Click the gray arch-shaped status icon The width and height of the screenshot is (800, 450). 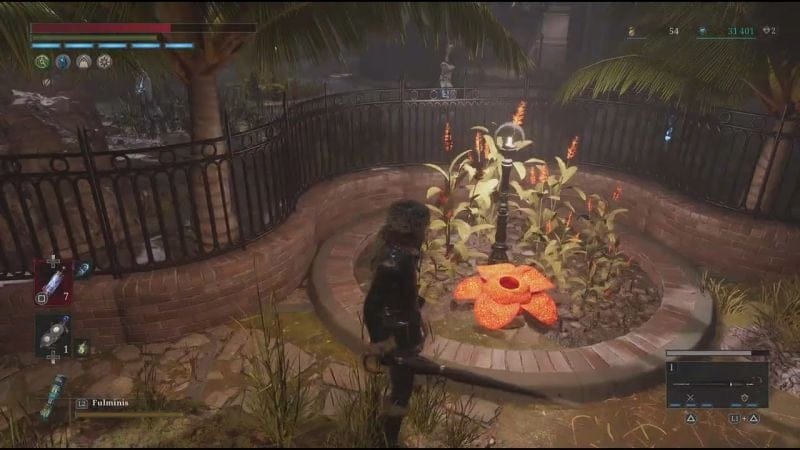point(84,61)
